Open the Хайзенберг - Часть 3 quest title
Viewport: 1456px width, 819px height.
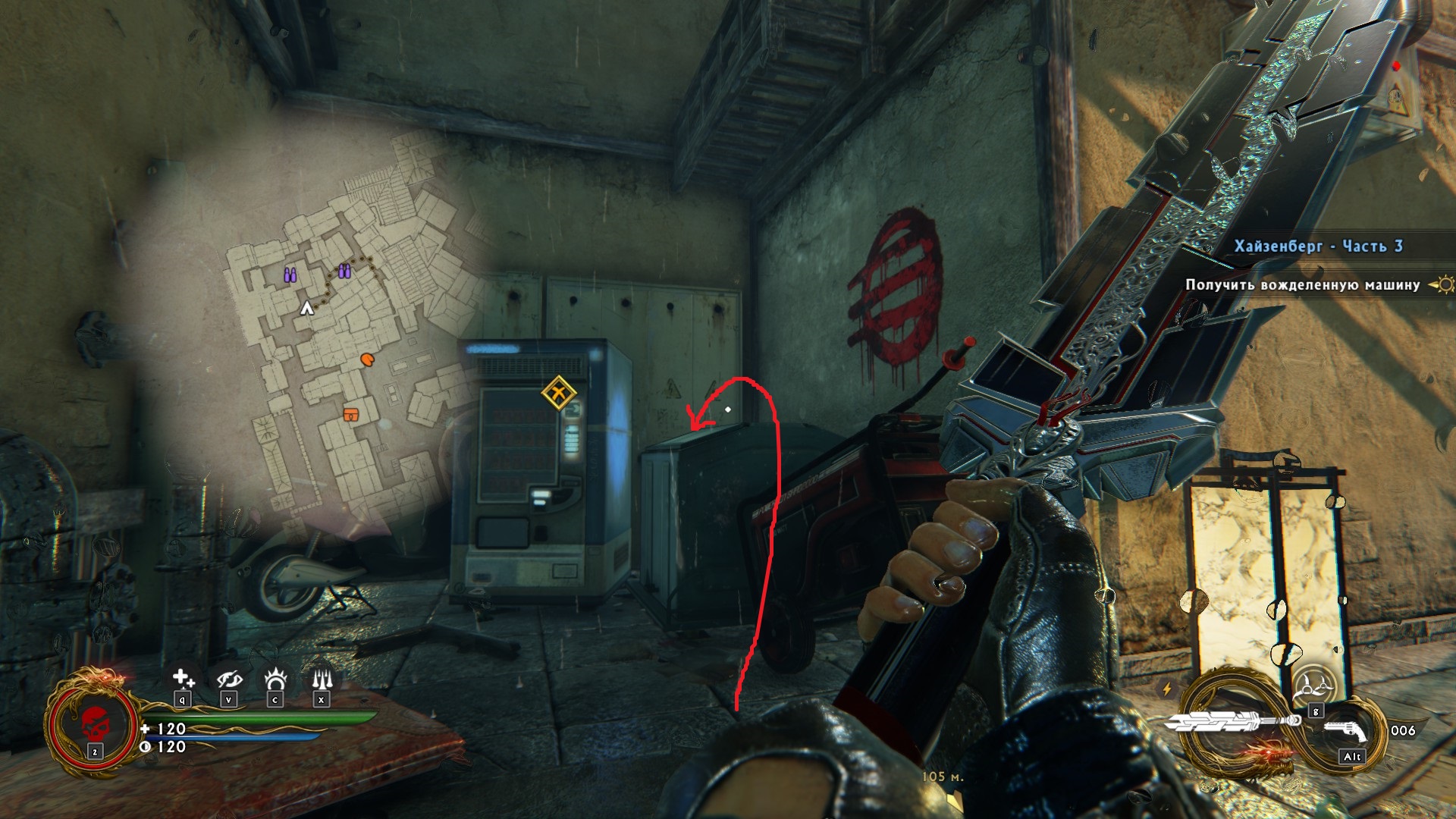point(1318,246)
